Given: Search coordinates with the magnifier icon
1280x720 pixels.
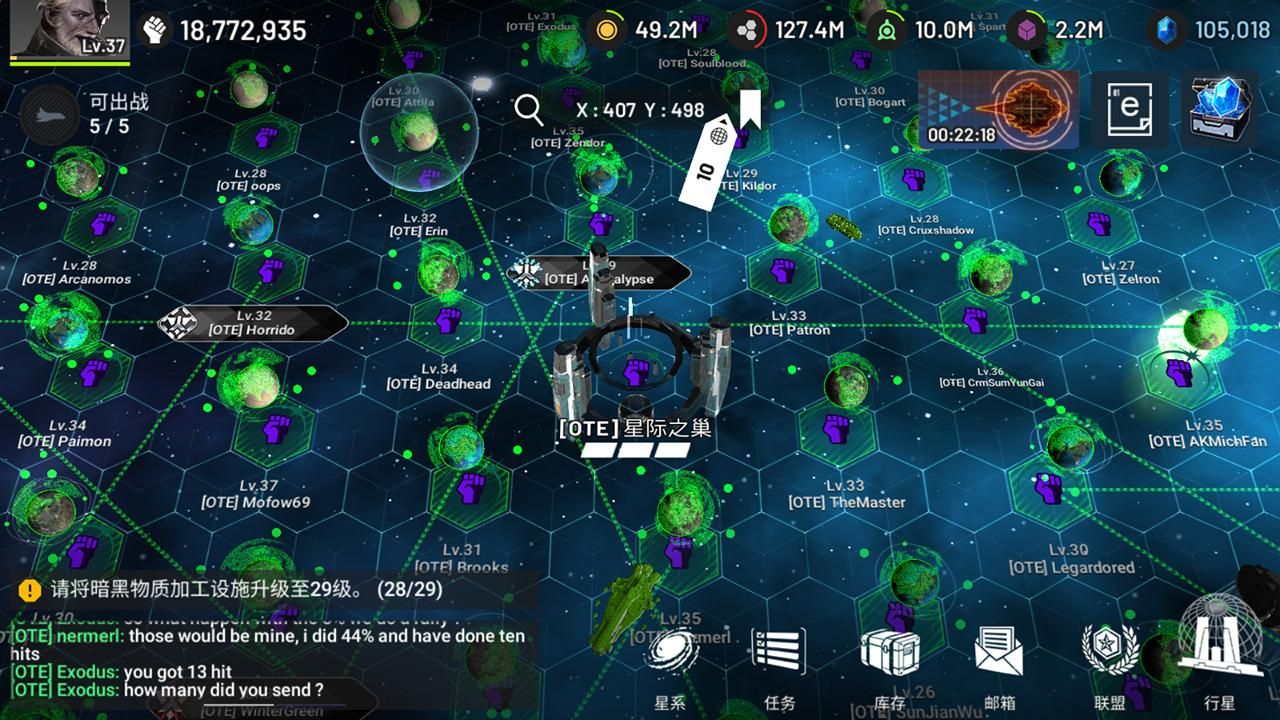Looking at the screenshot, I should [x=529, y=109].
